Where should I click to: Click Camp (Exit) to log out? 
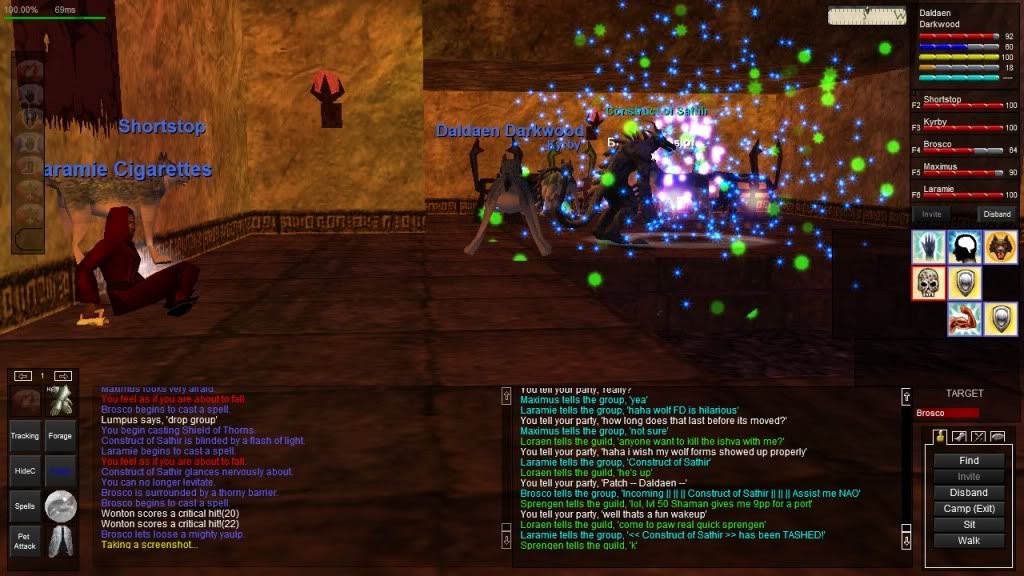968,509
